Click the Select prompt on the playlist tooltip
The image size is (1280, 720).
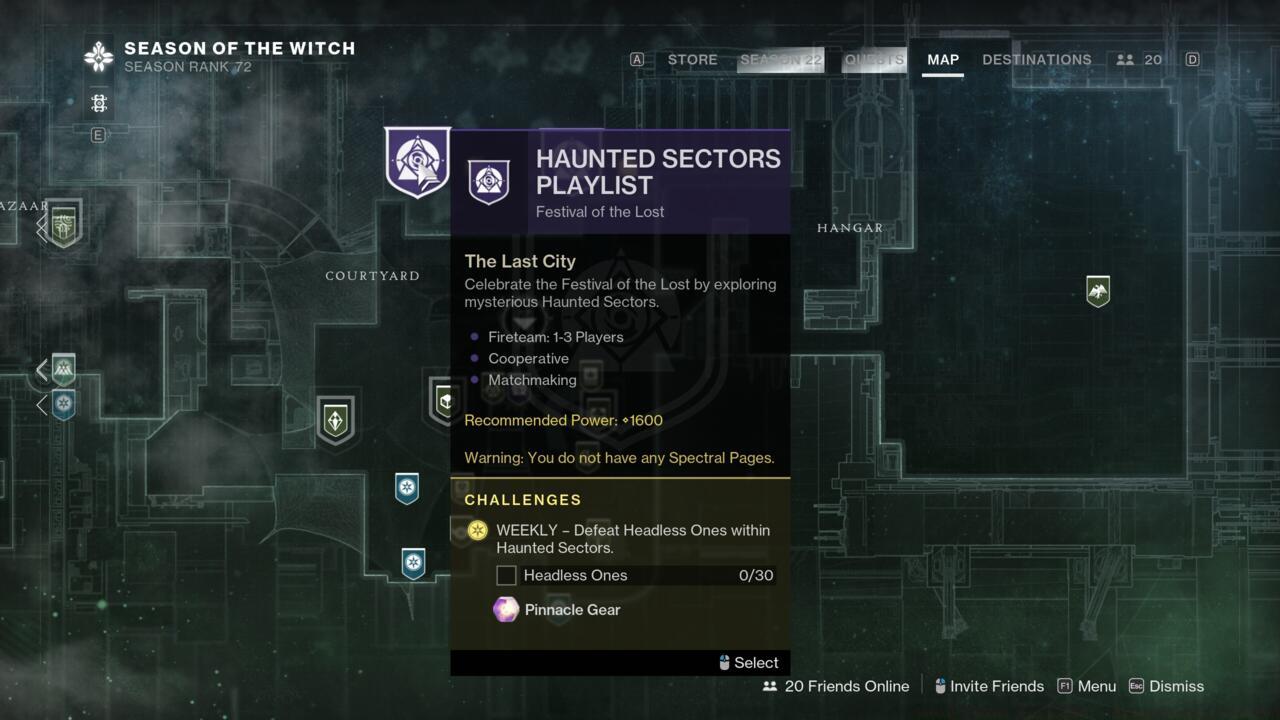tap(748, 662)
